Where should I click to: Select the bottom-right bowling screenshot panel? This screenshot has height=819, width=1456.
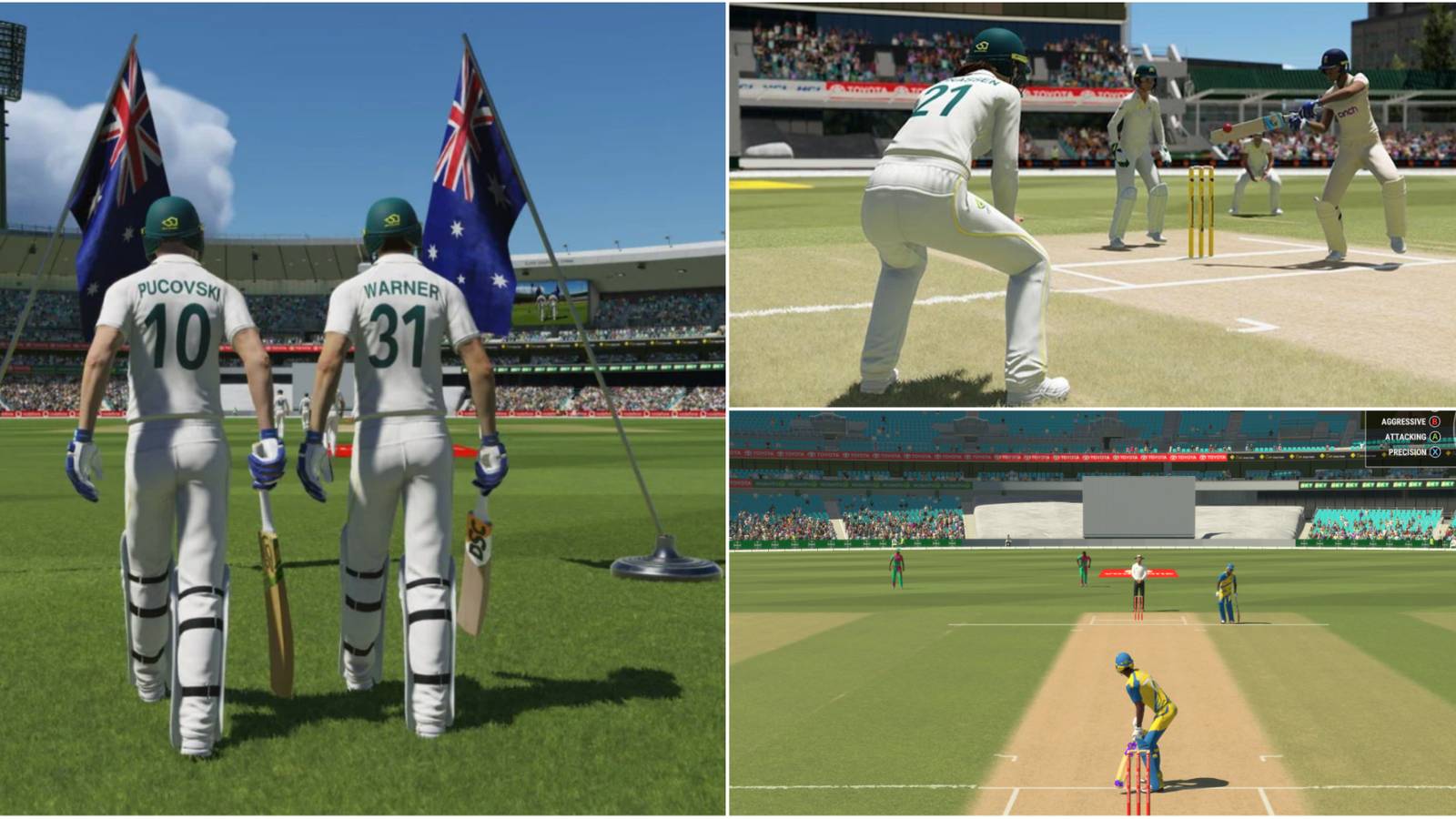click(x=1092, y=610)
